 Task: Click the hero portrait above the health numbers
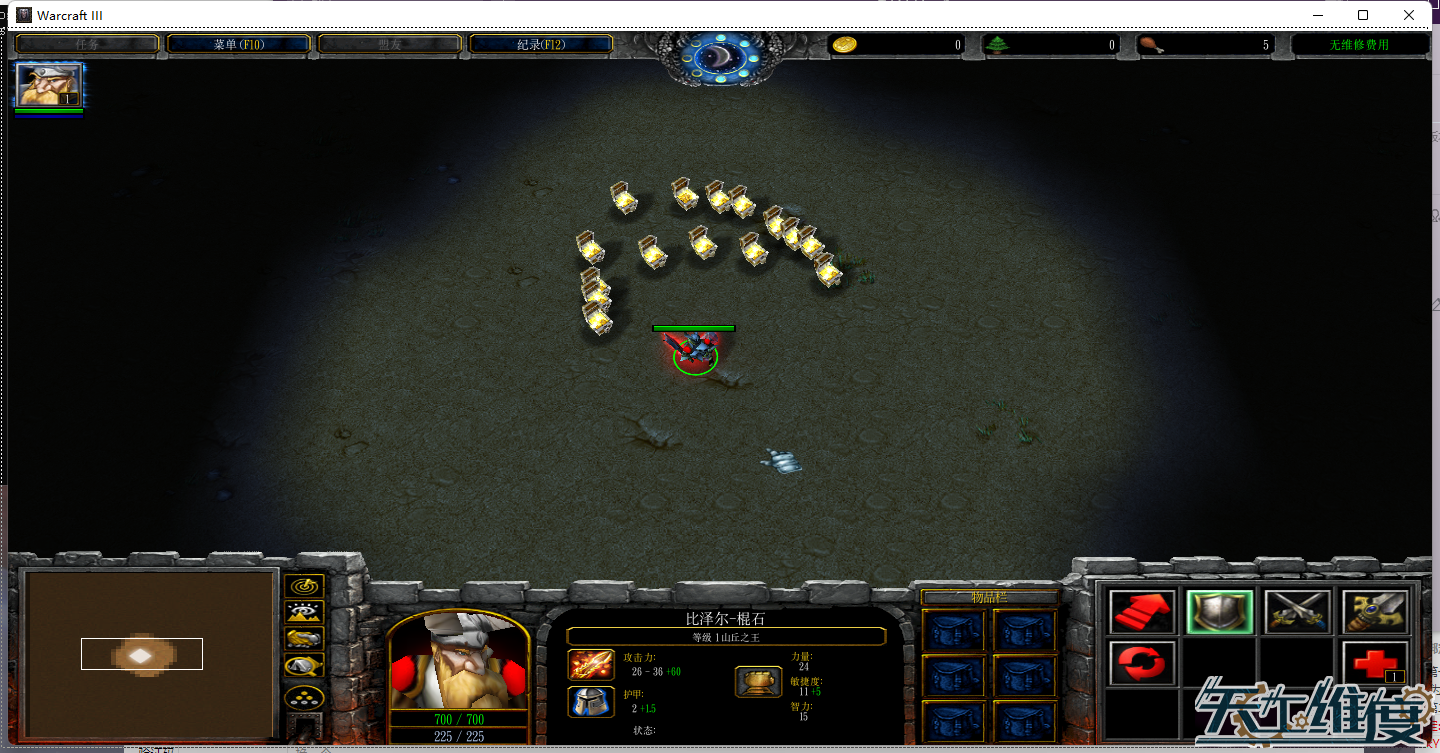tap(458, 662)
